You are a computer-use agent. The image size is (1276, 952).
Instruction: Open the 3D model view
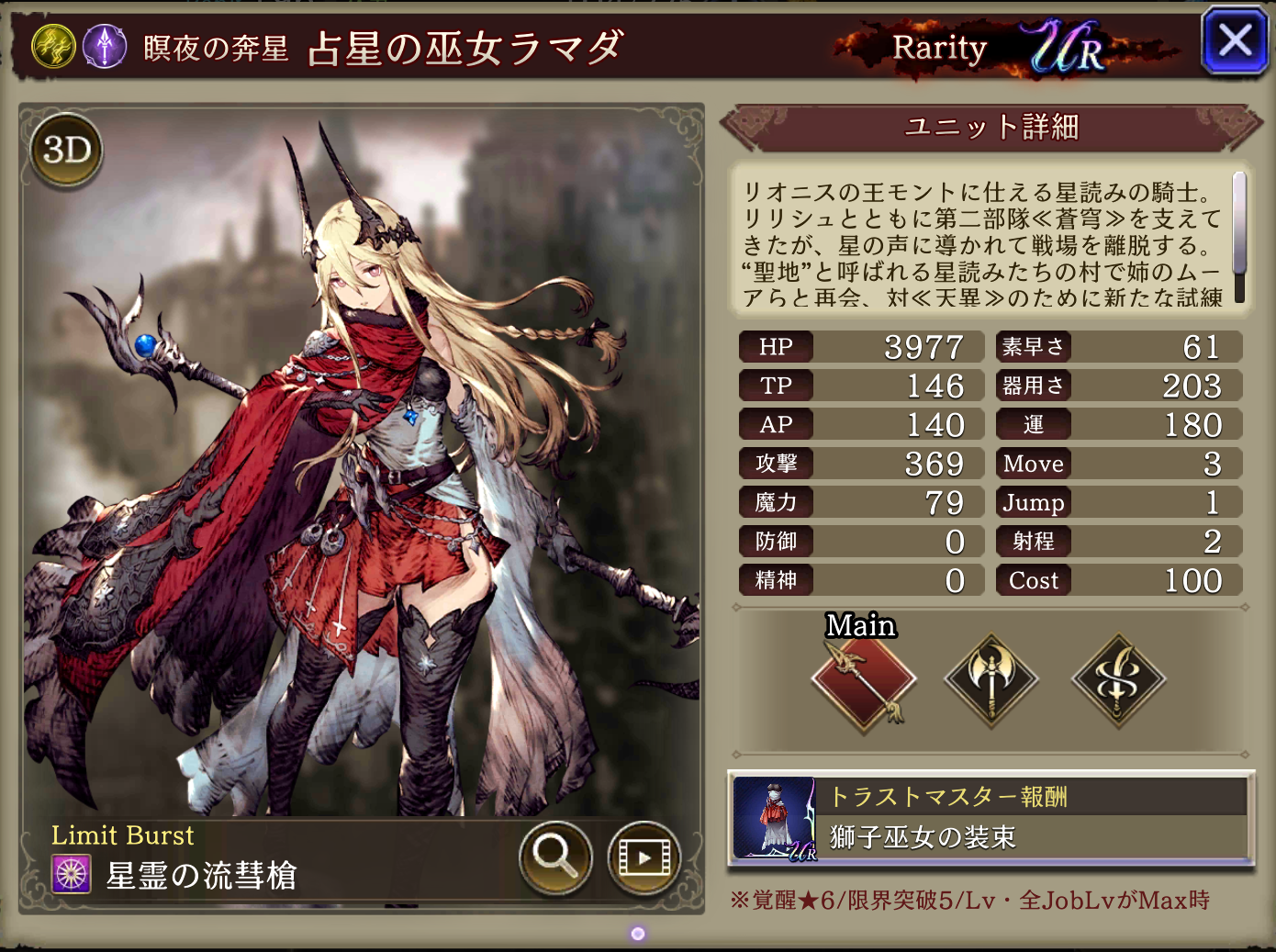coord(67,150)
